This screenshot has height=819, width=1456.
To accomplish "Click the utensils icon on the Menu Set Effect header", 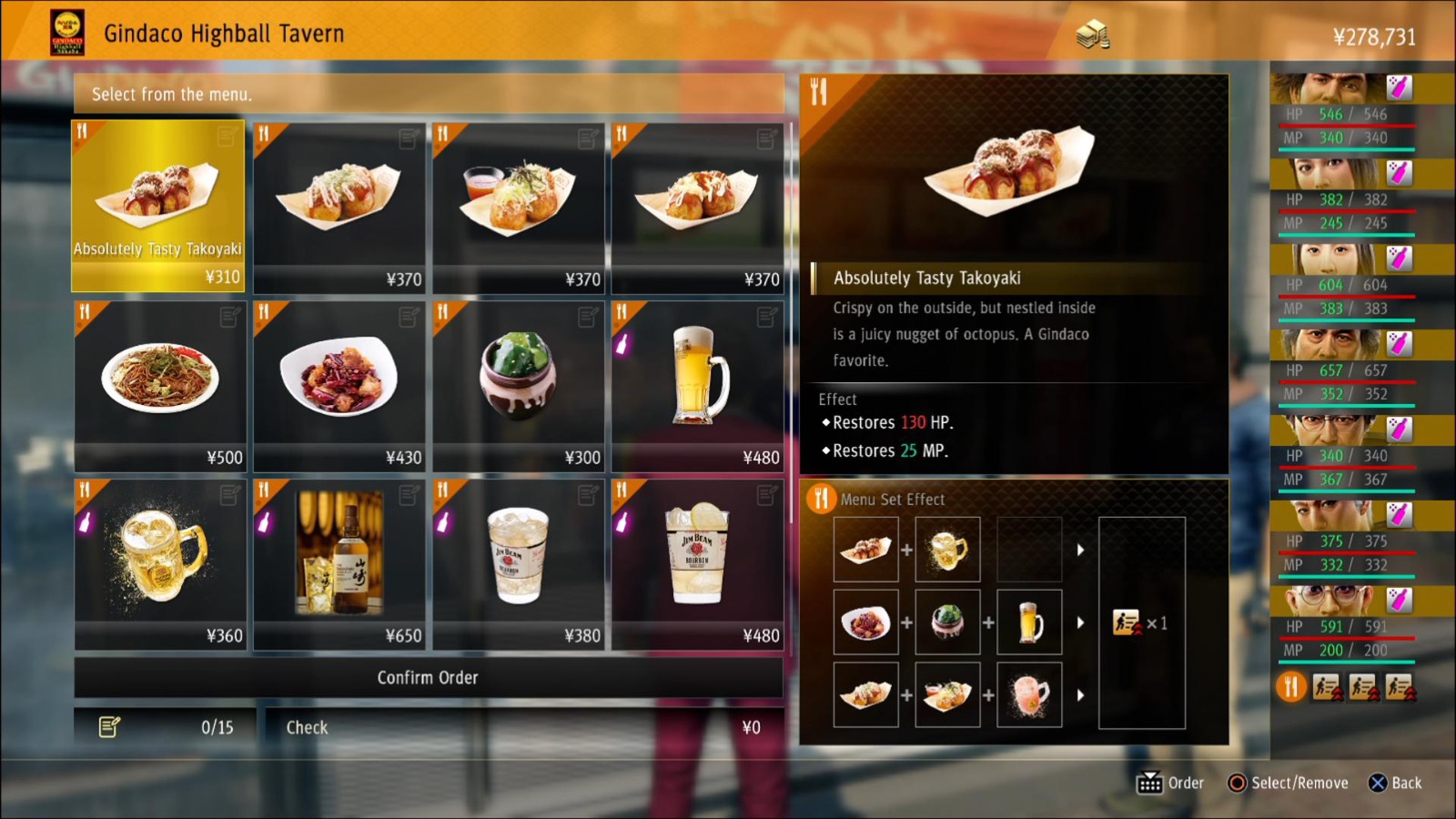I will (x=822, y=499).
